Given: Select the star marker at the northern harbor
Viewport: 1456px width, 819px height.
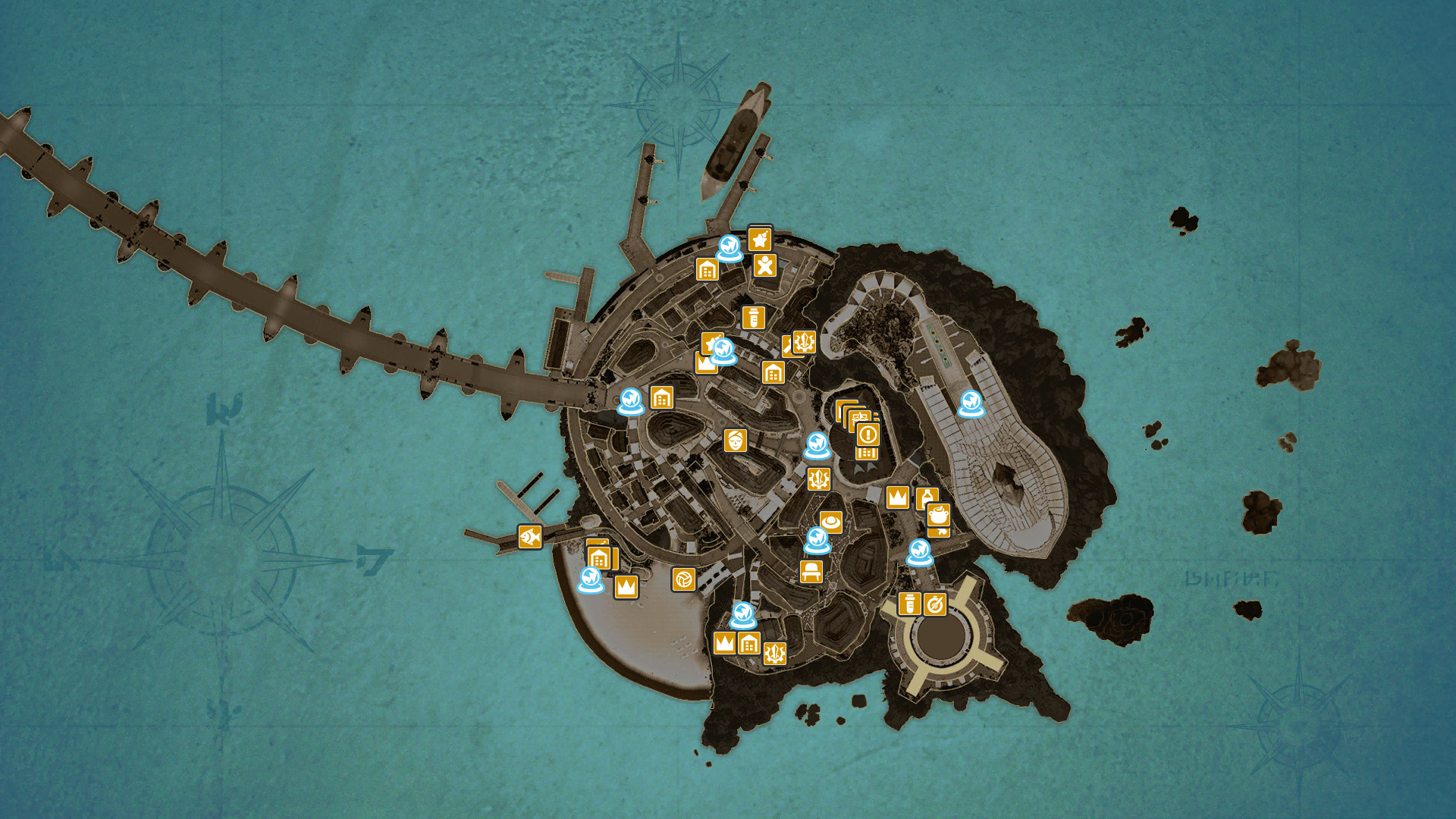Looking at the screenshot, I should click(x=759, y=240).
